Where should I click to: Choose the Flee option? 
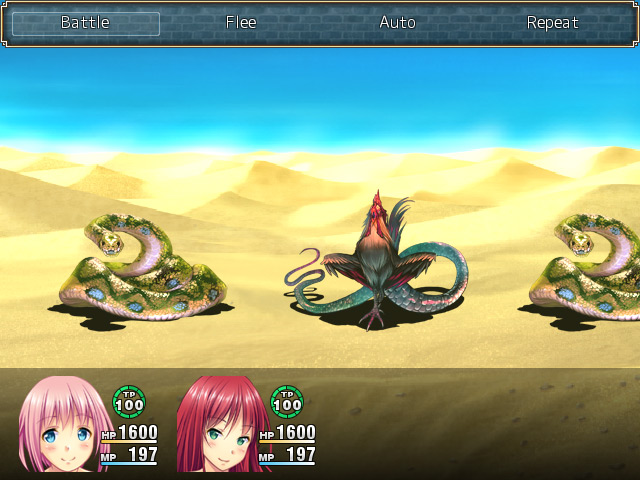(241, 23)
